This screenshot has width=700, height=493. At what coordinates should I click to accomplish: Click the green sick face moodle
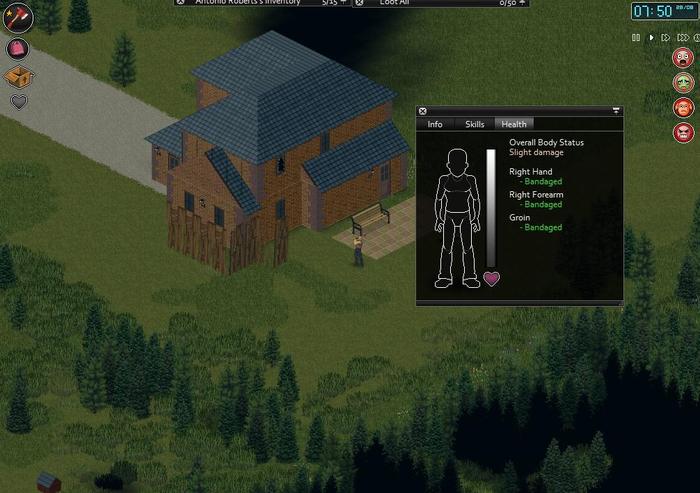pyautogui.click(x=683, y=82)
